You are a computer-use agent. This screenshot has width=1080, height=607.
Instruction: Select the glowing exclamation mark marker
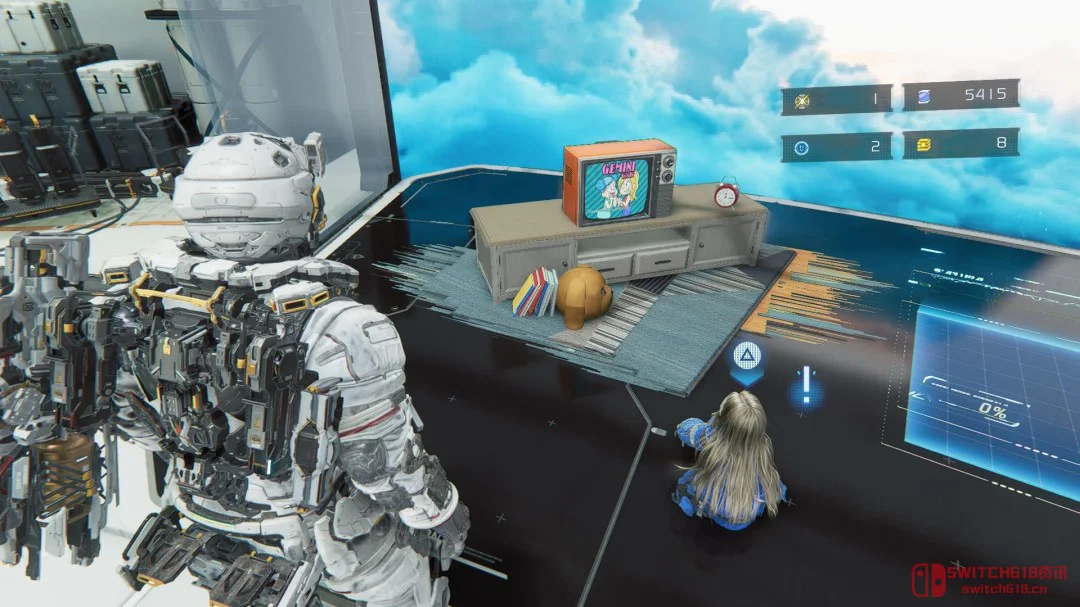click(x=805, y=385)
